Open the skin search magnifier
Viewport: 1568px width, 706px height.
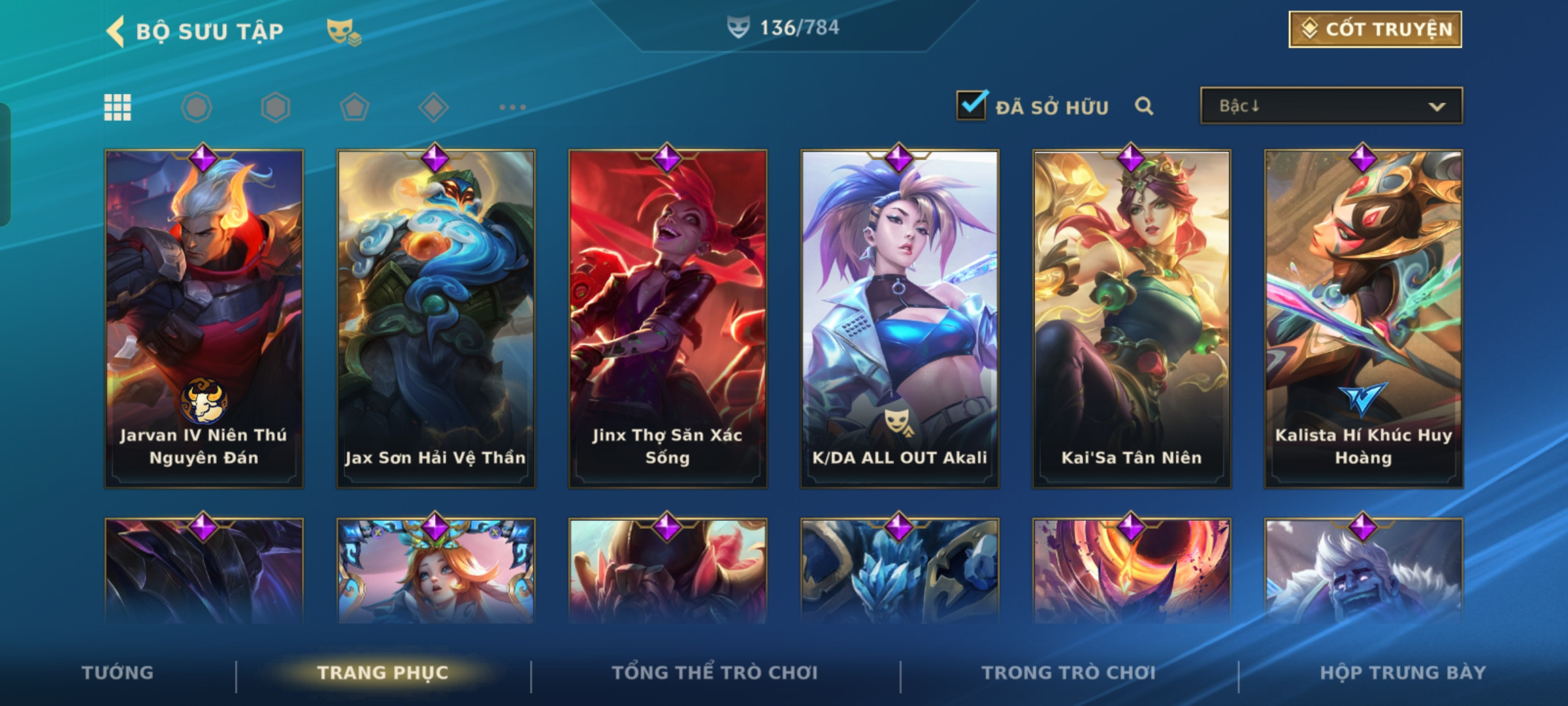(1143, 106)
